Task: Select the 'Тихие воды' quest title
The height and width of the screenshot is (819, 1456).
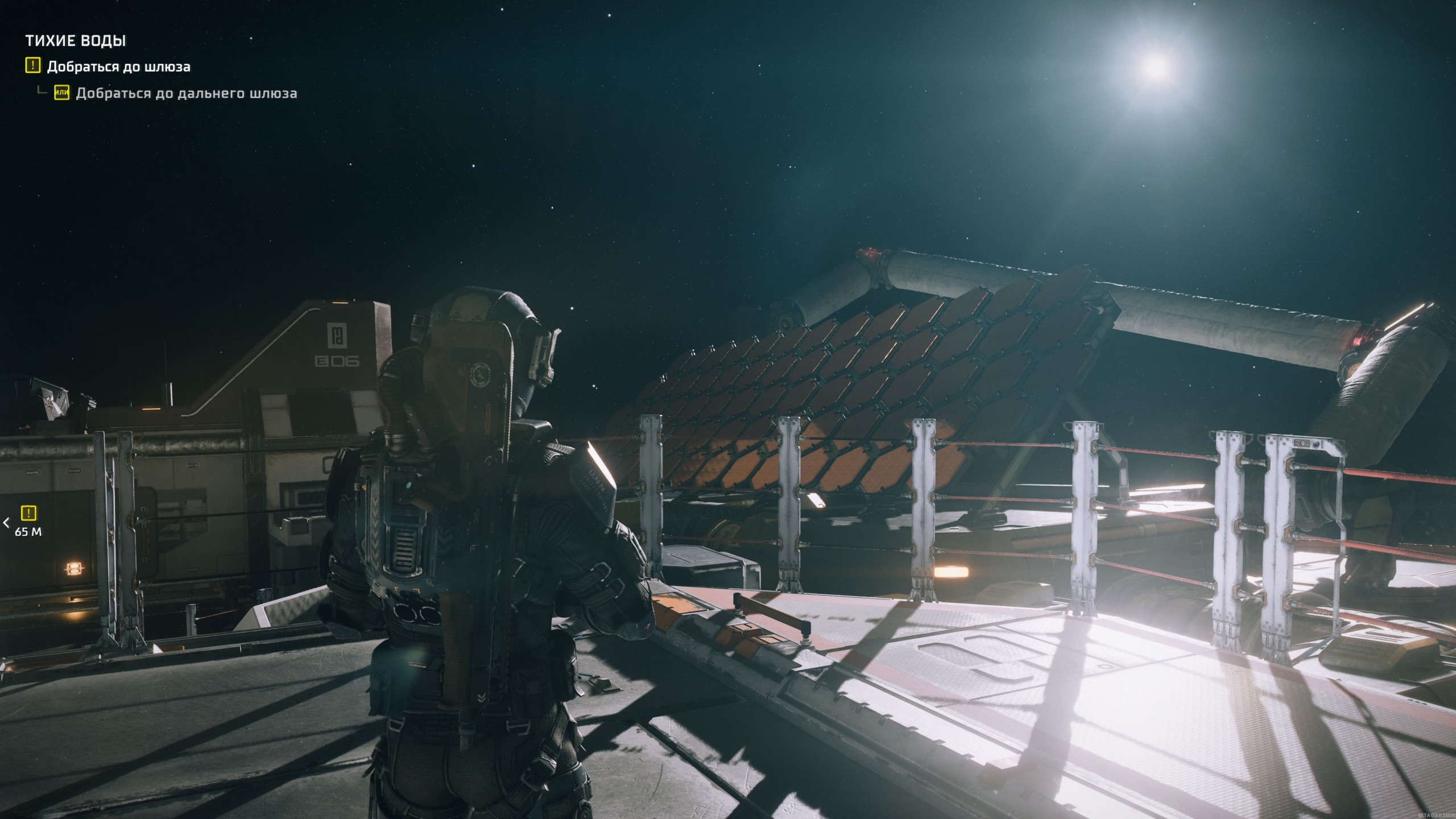Action: 75,41
